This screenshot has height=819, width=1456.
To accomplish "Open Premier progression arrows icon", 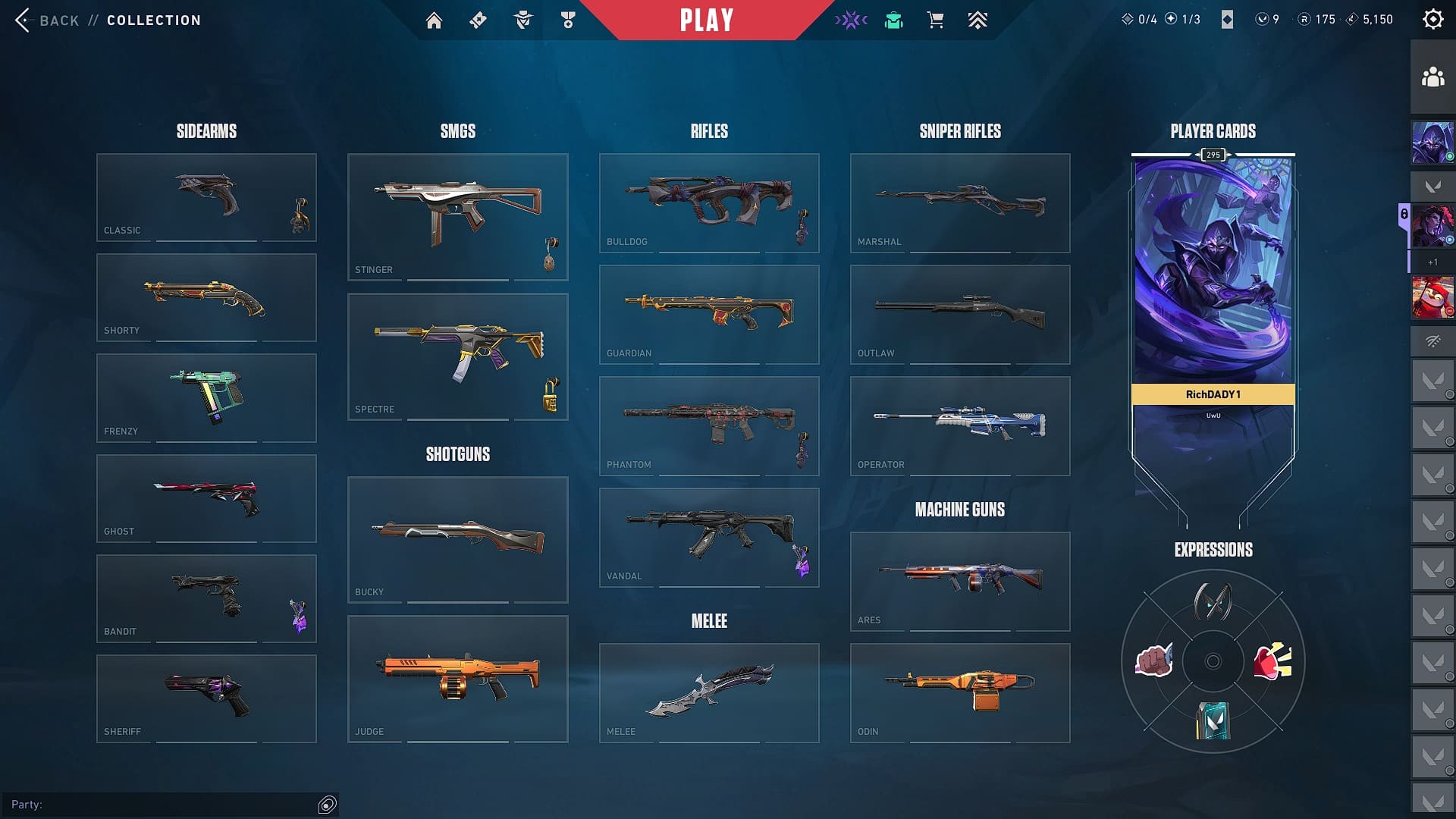I will click(977, 20).
